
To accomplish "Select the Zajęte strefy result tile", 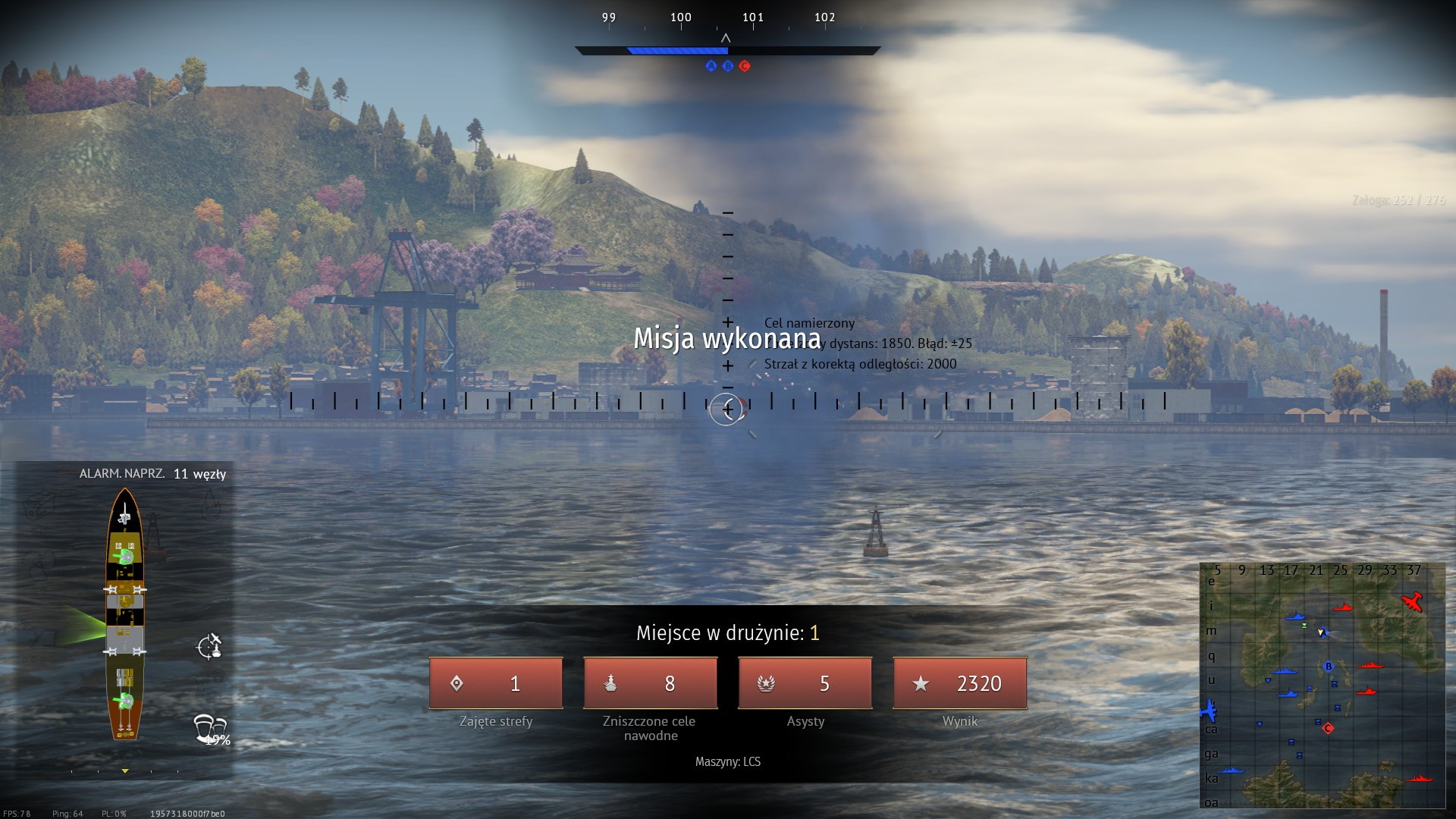I will (496, 683).
